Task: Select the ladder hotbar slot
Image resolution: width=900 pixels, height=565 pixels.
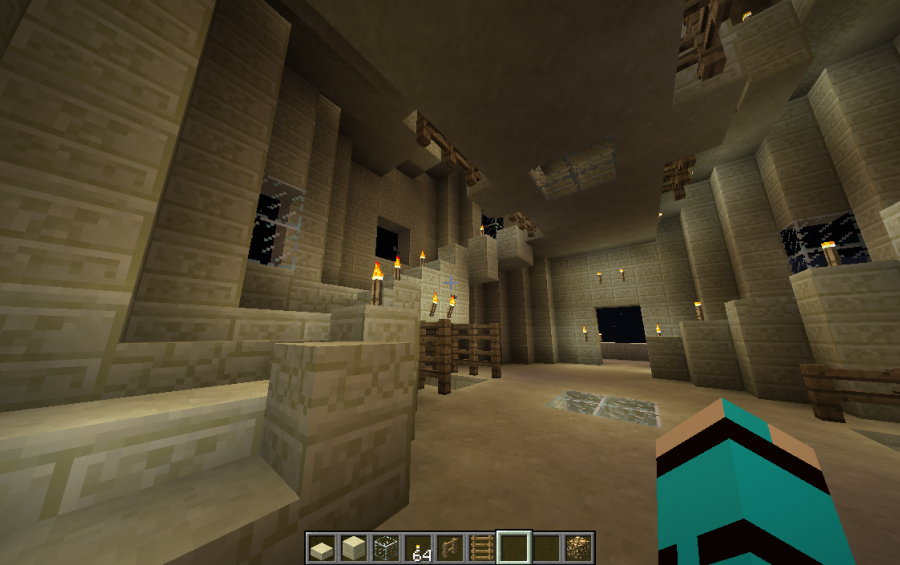Action: [481, 548]
